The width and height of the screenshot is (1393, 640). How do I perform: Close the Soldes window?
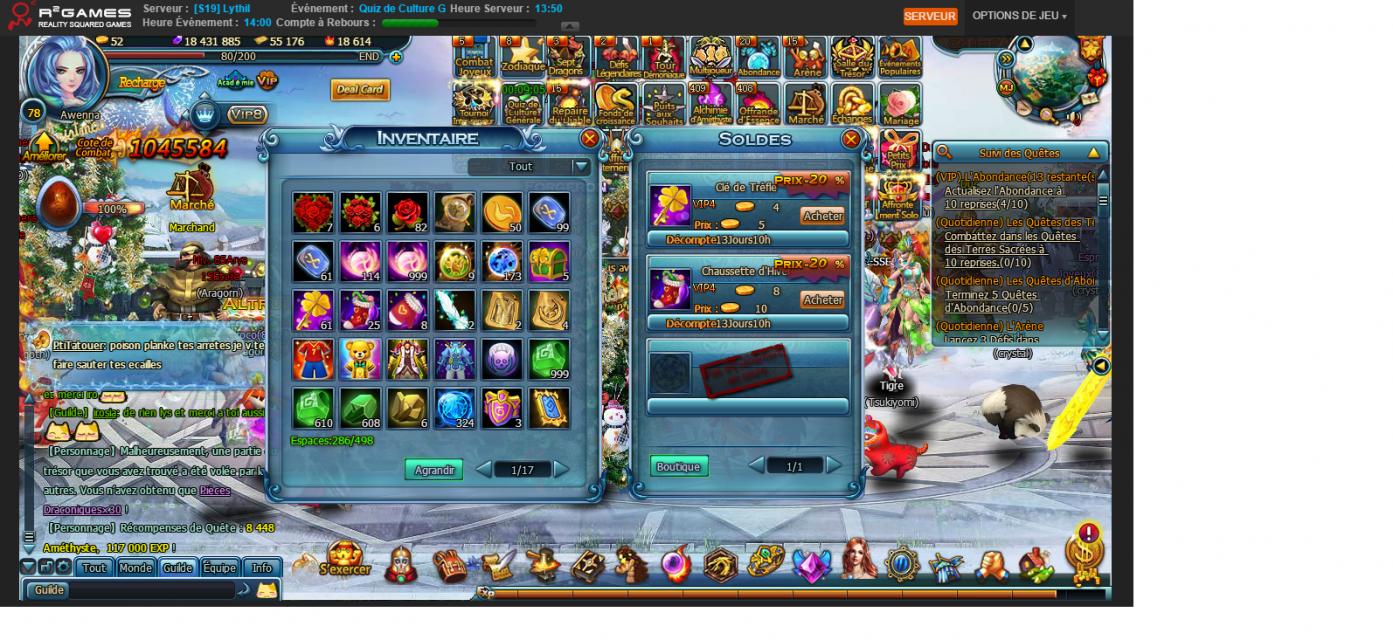[851, 139]
